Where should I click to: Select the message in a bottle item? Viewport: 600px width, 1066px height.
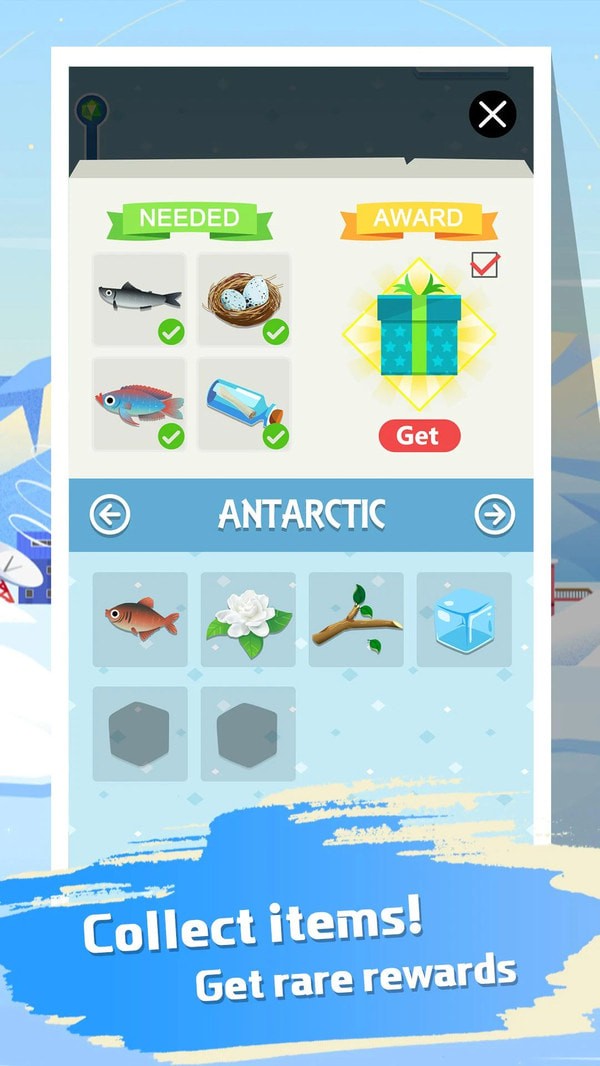coord(243,404)
